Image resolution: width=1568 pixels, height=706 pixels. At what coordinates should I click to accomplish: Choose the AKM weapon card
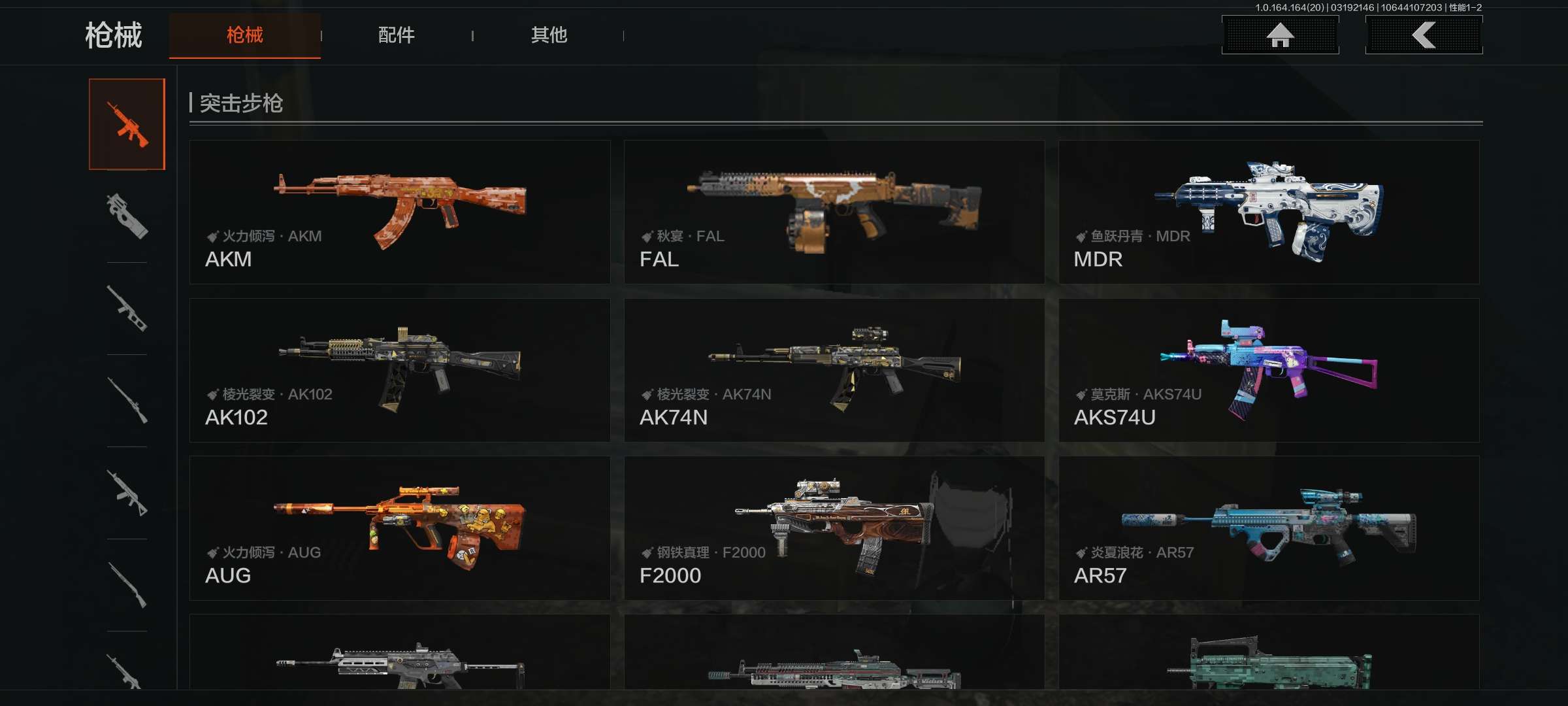(400, 212)
